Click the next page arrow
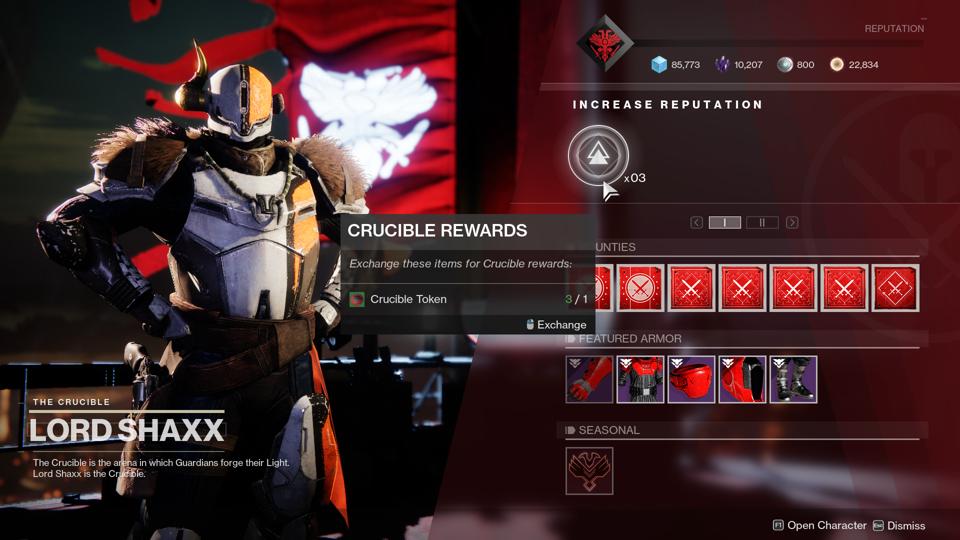 pyautogui.click(x=792, y=222)
